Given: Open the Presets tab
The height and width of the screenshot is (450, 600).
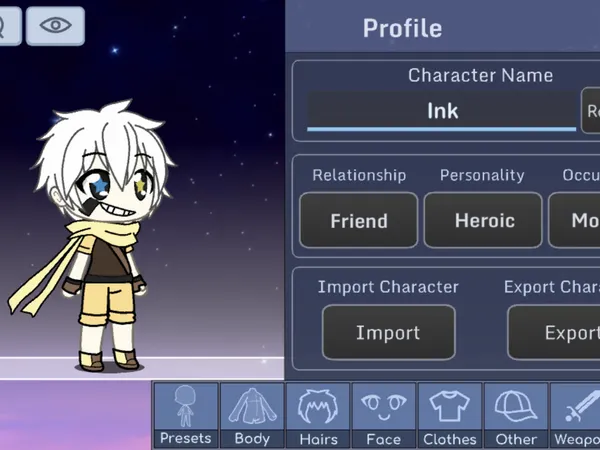Looking at the screenshot, I should click(x=185, y=415).
